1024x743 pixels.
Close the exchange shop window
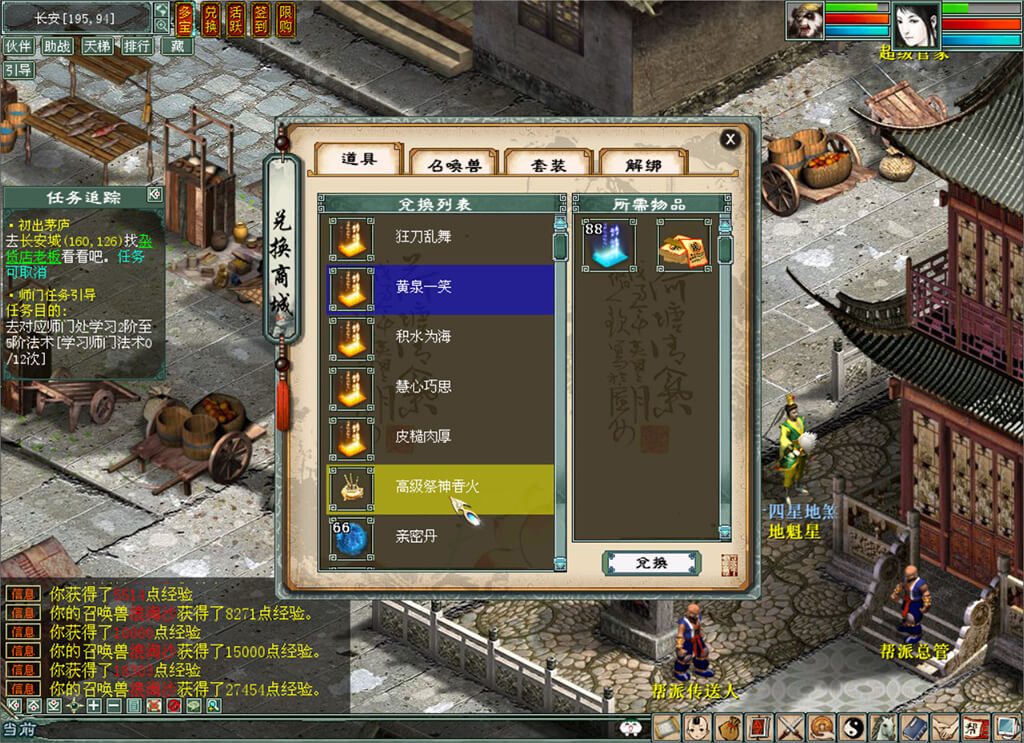coord(731,139)
